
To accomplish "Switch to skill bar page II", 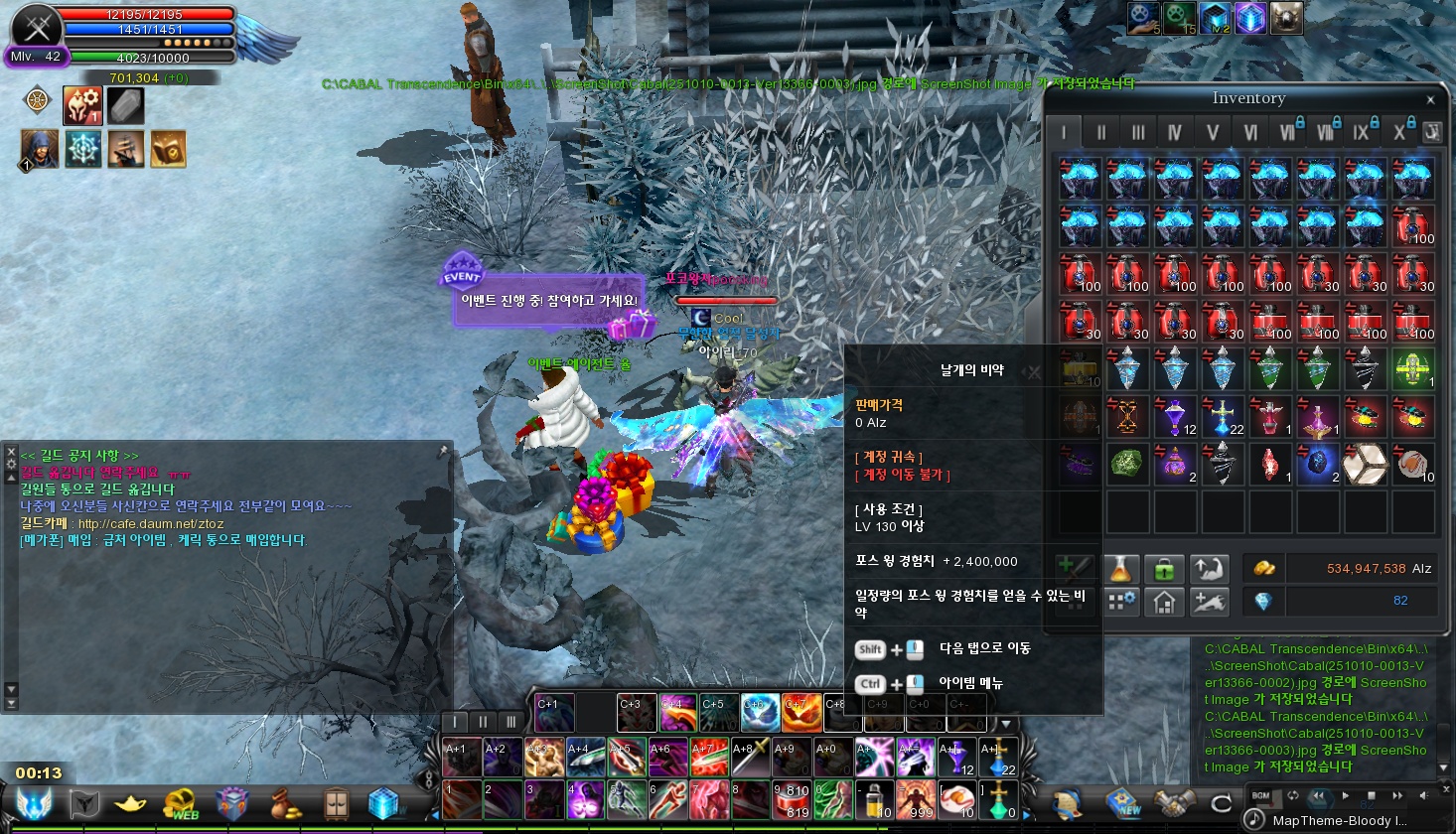I will [483, 722].
